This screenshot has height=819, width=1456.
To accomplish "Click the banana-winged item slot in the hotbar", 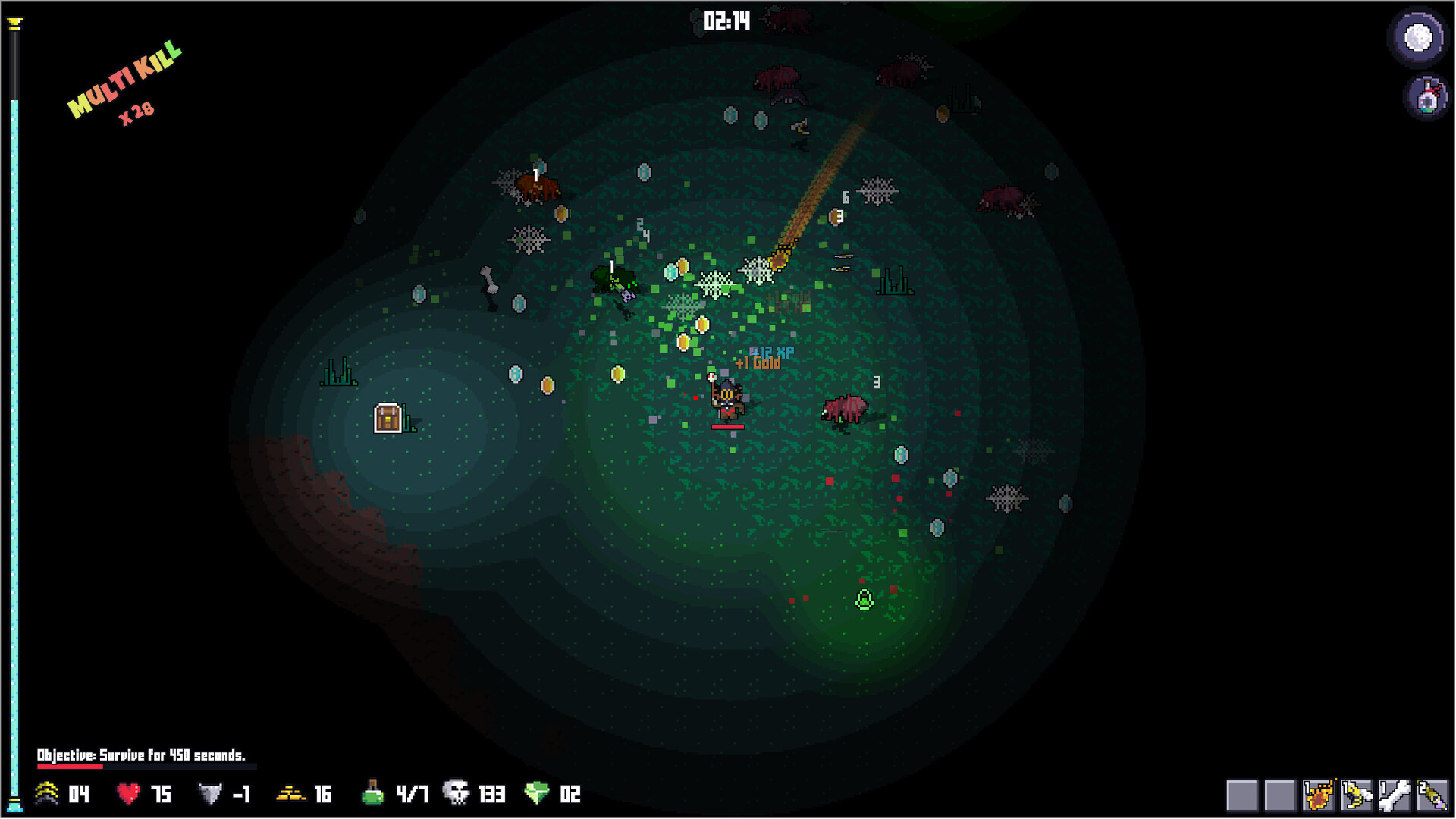I will [x=1357, y=795].
